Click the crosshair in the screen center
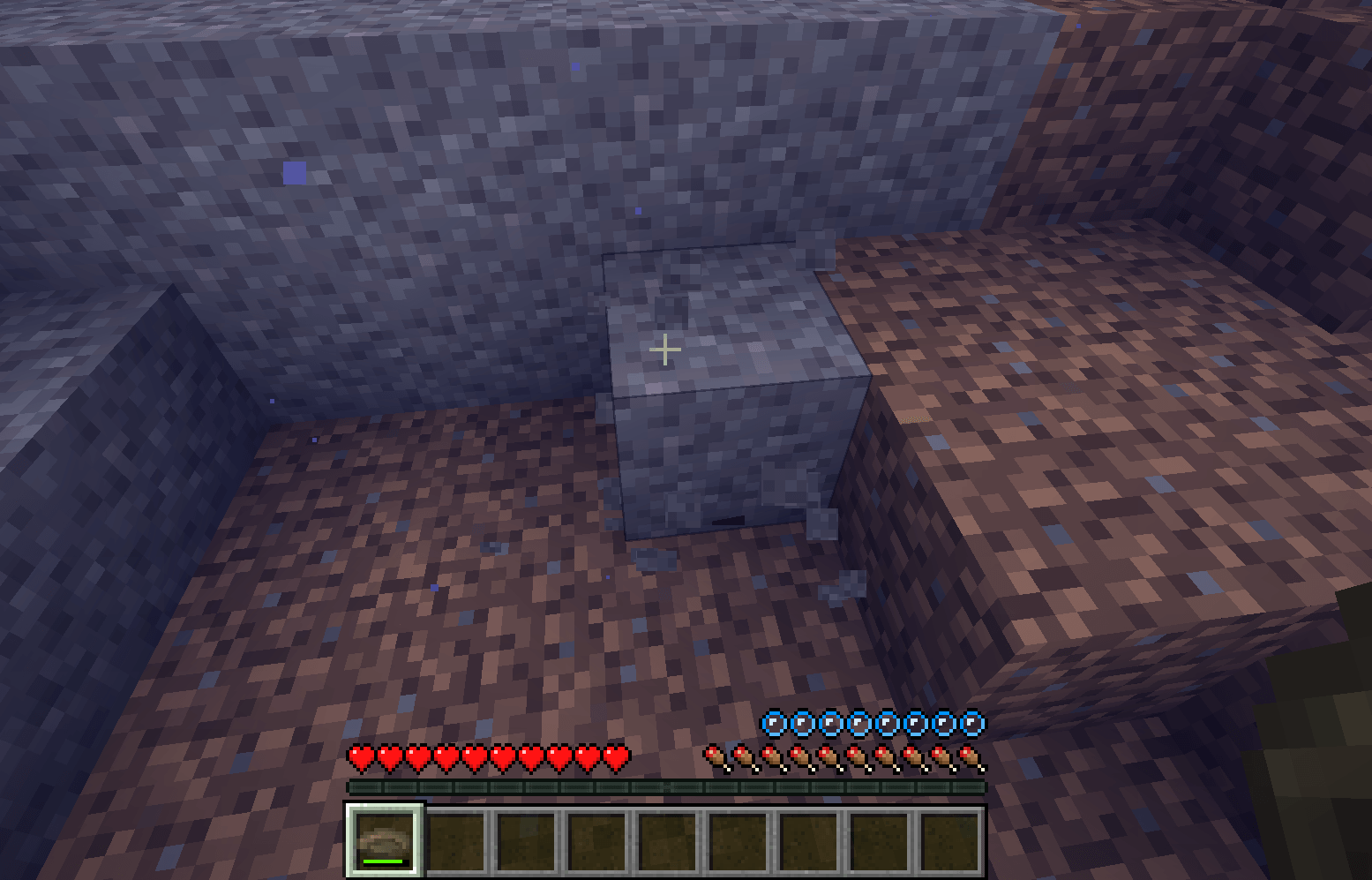 (664, 350)
